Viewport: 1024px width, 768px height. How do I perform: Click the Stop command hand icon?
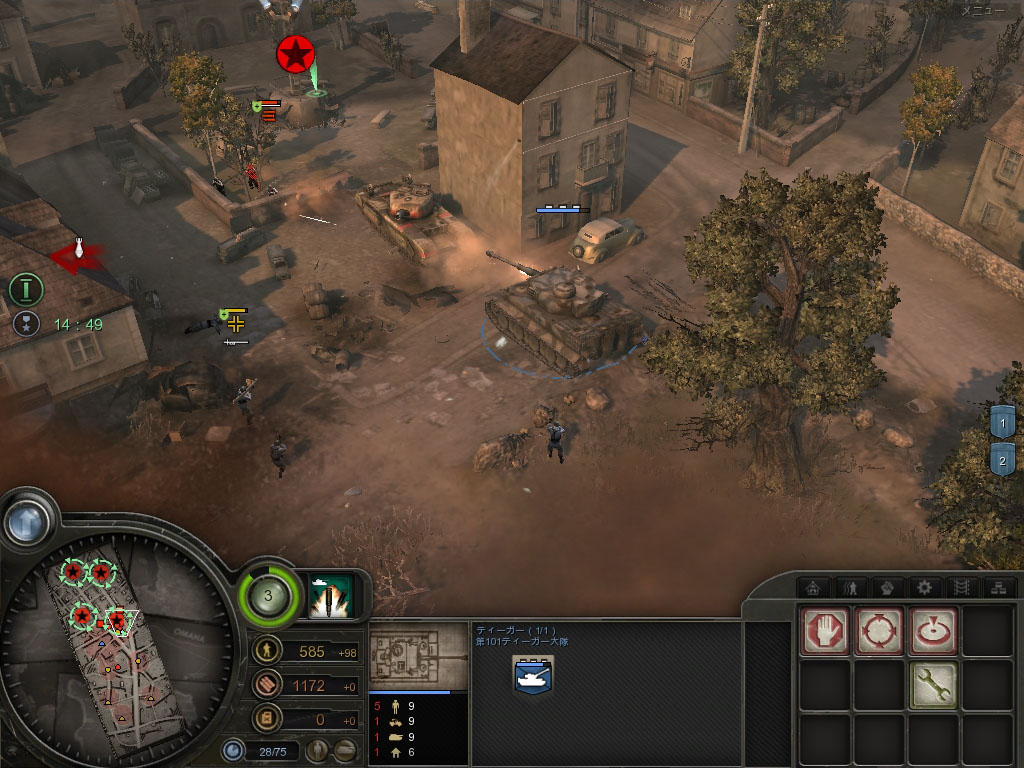tap(825, 631)
